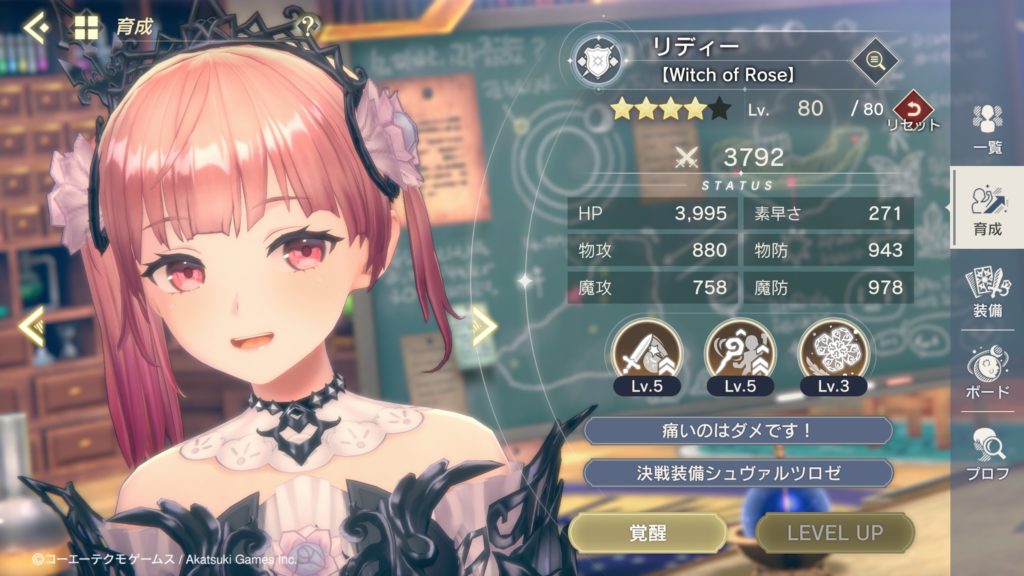Open the ボード board tab
This screenshot has width=1024, height=576.
pyautogui.click(x=987, y=372)
